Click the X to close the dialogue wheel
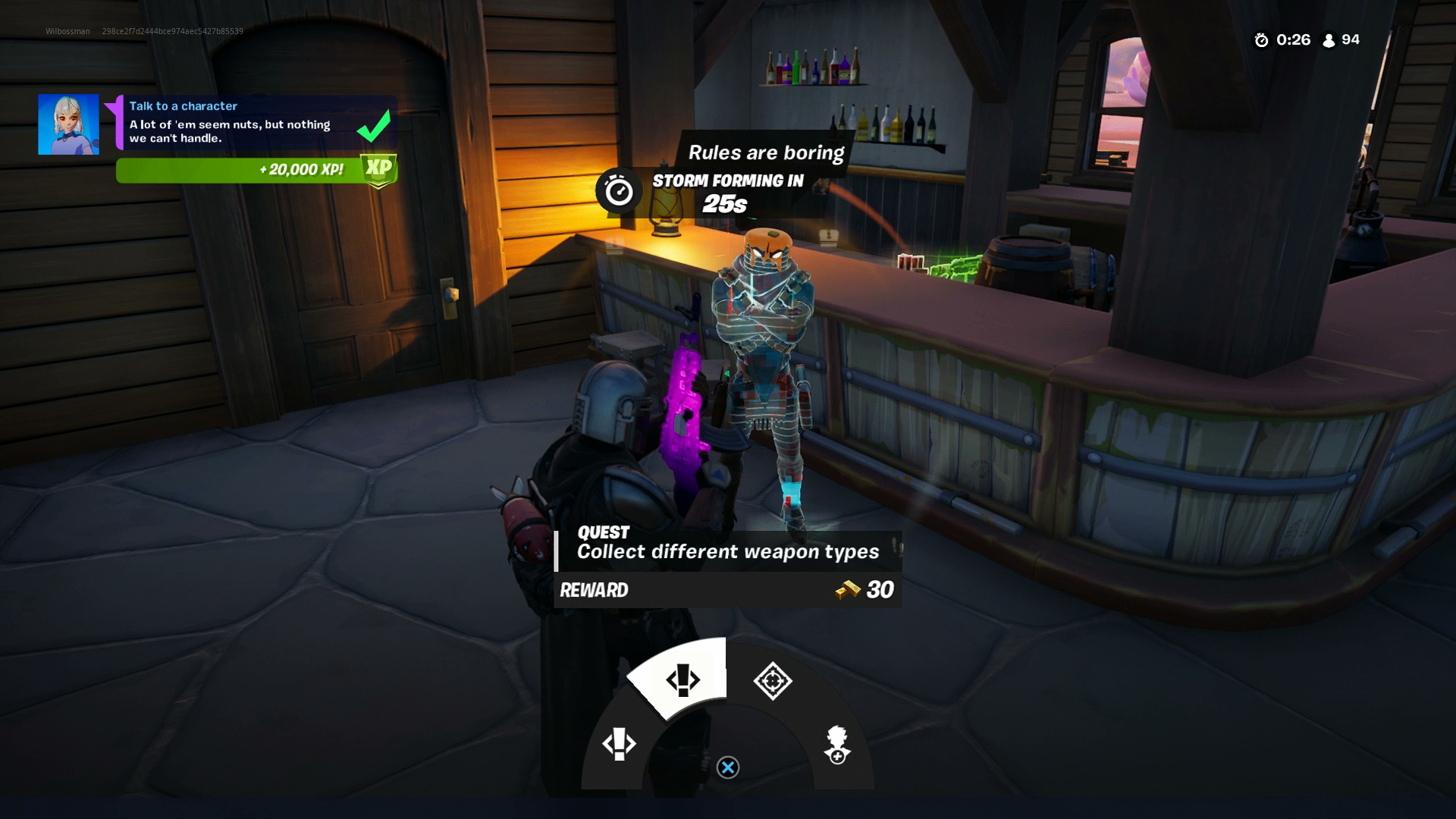The height and width of the screenshot is (819, 1456). click(729, 766)
